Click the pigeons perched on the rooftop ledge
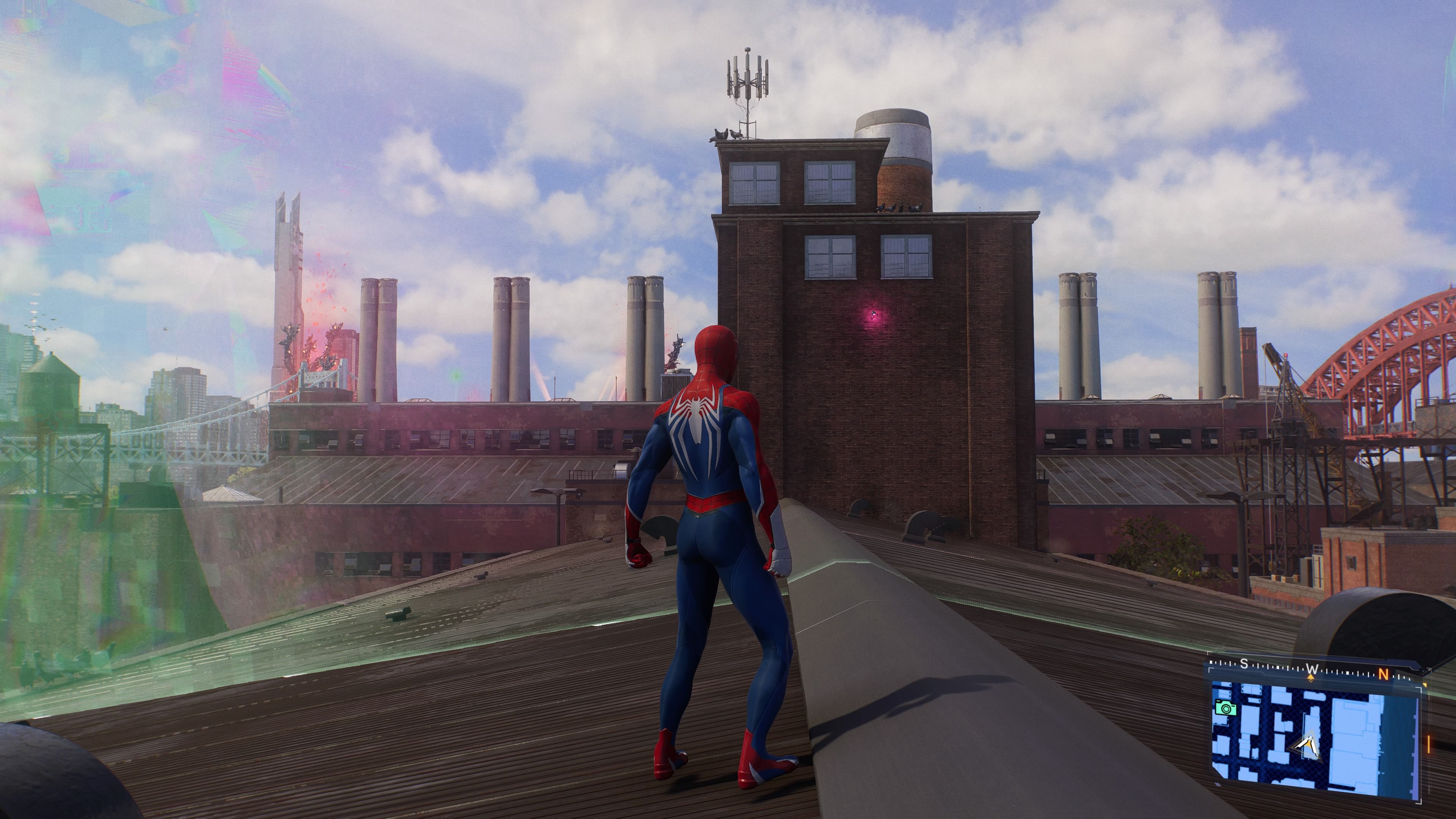1456x819 pixels. tap(899, 208)
